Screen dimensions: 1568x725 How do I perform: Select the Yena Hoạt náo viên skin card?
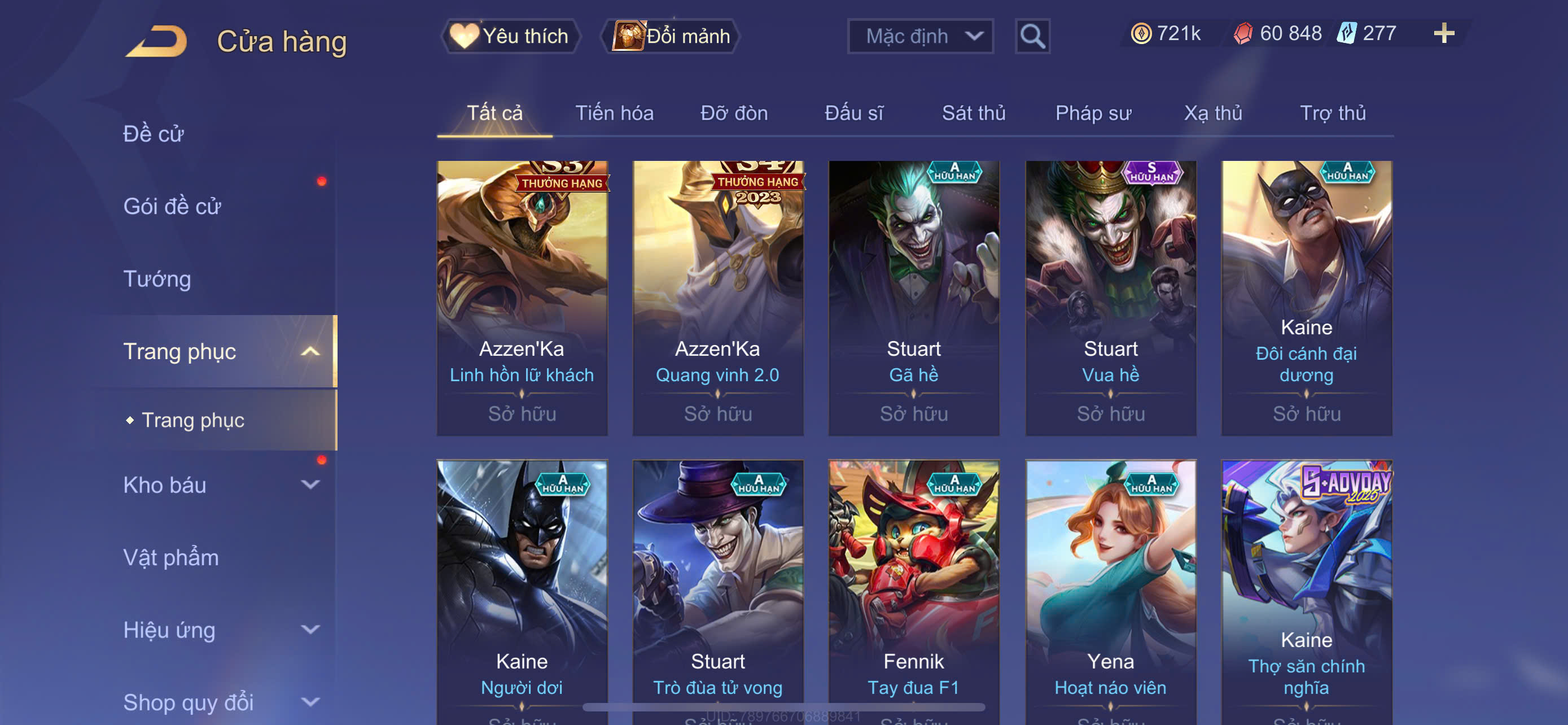(1110, 591)
